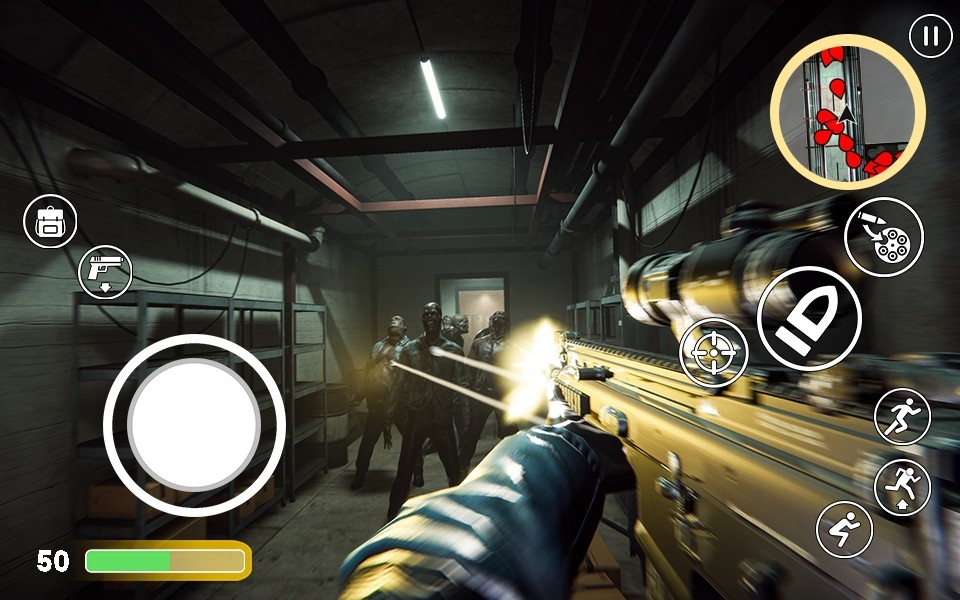Aim down sights with the crosshair button
The height and width of the screenshot is (600, 960).
click(713, 352)
